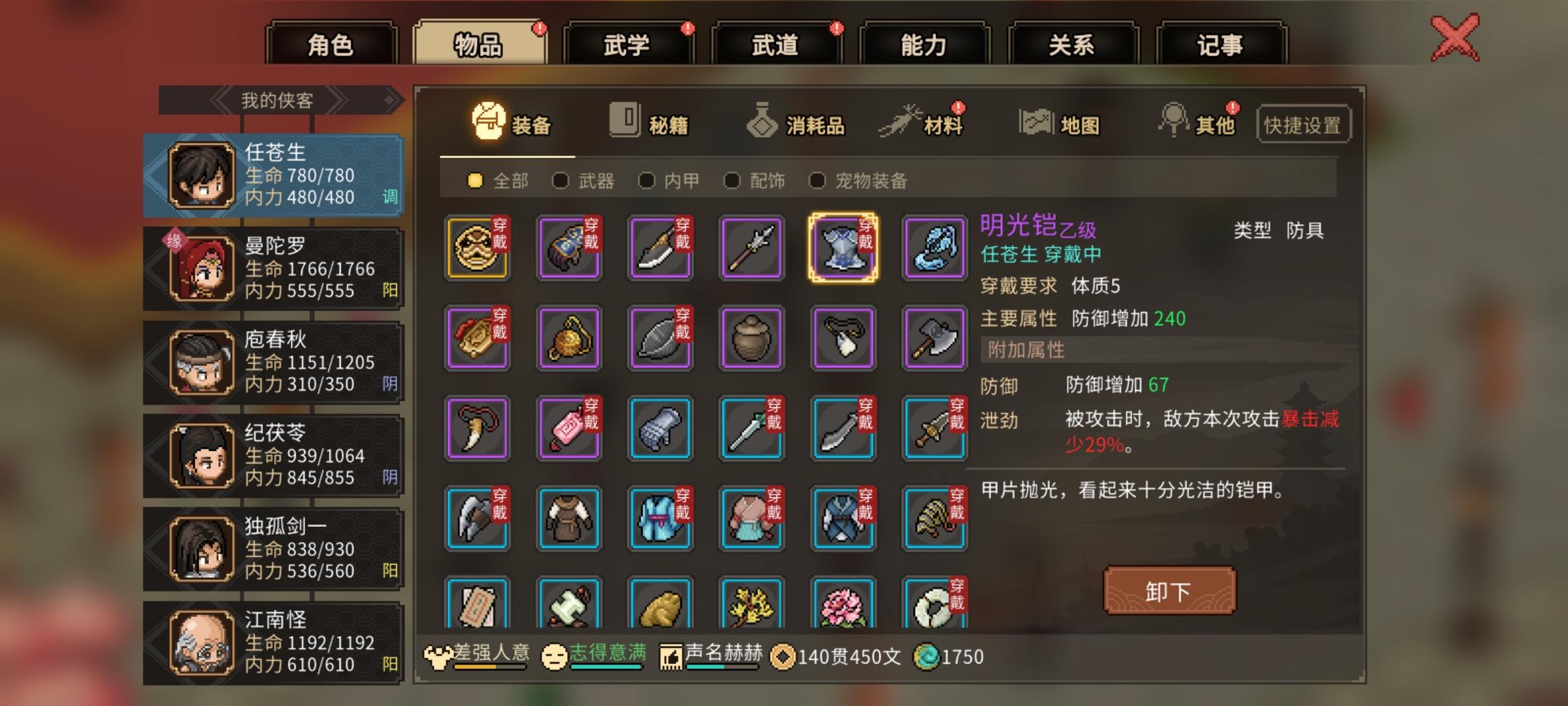
Task: Enable the 内甲 filter option
Action: coord(647,181)
